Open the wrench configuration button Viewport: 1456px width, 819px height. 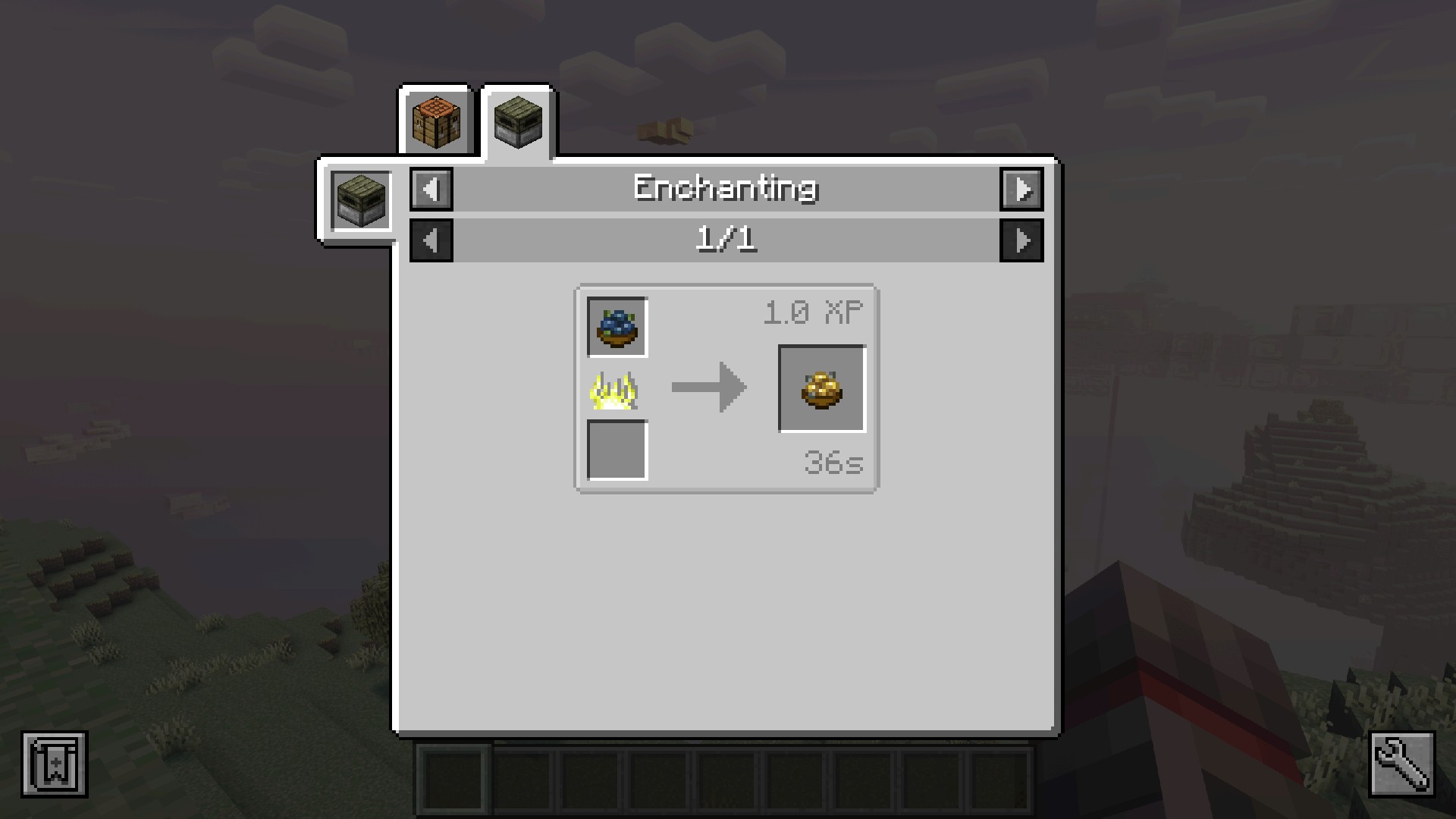pos(1401,764)
